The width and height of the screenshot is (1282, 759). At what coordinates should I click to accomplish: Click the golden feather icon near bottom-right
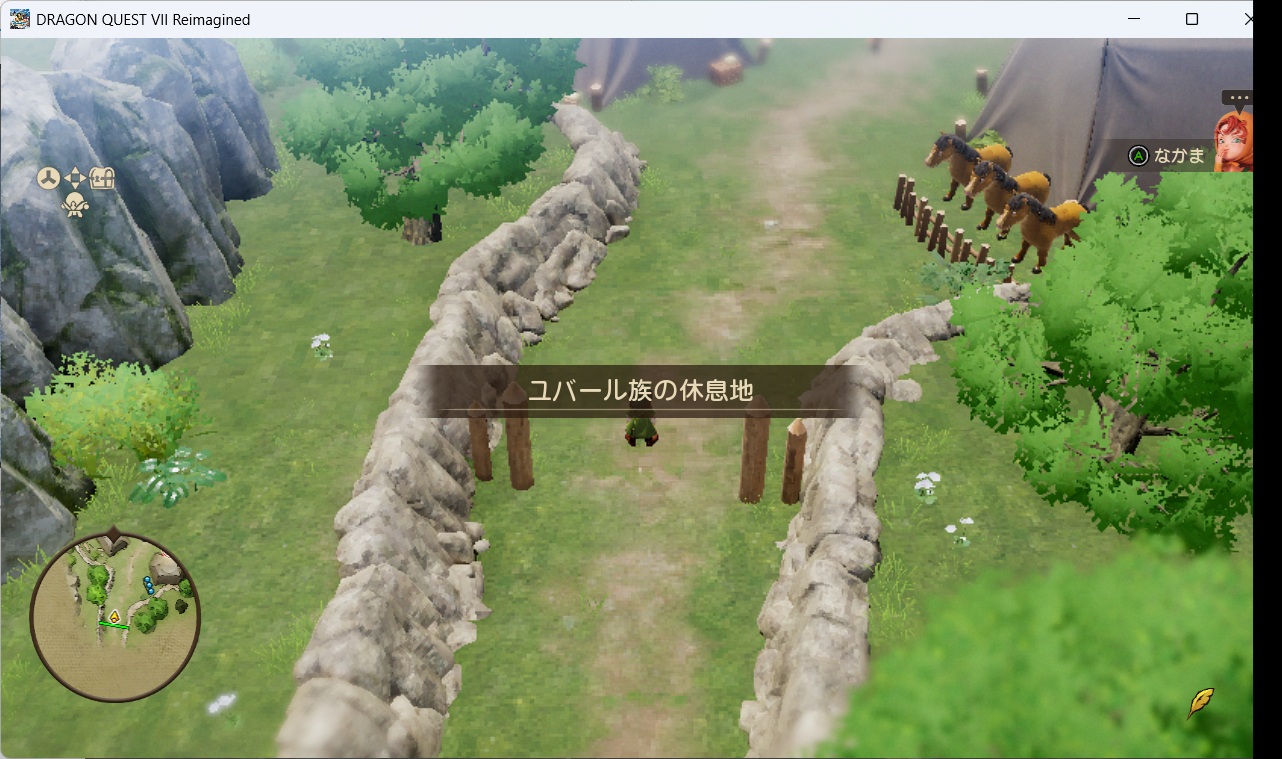point(1199,703)
